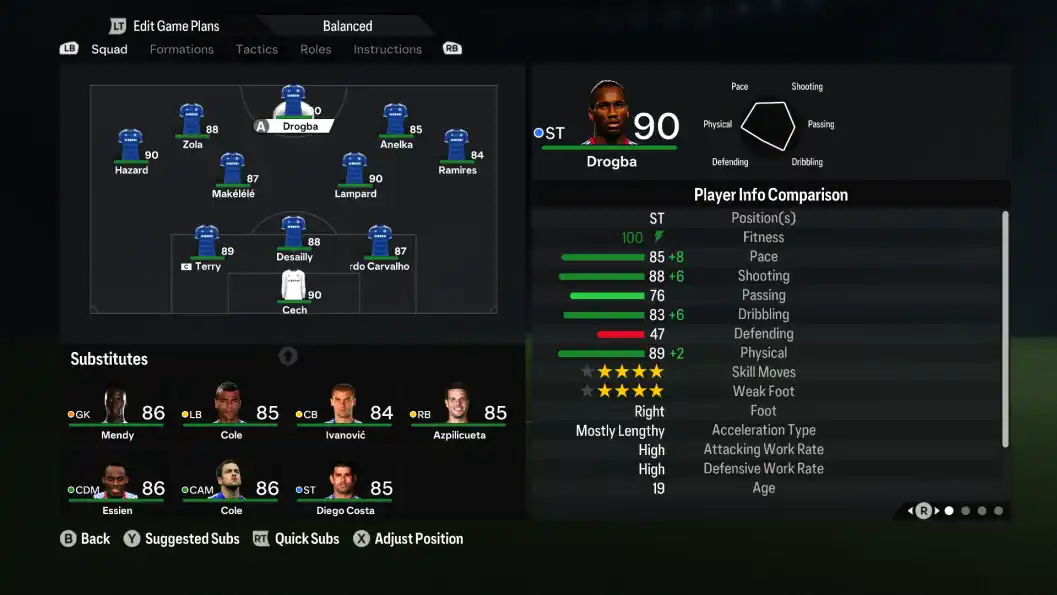The image size is (1057, 595).
Task: Go Back from squad screen
Action: pyautogui.click(x=85, y=539)
